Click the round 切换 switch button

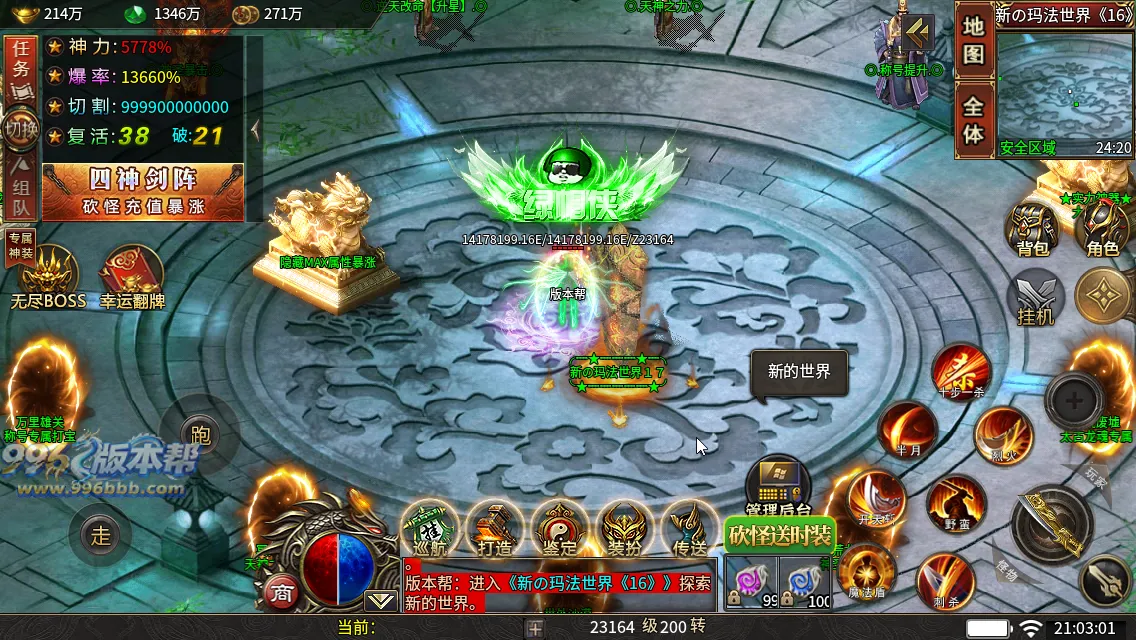point(21,129)
